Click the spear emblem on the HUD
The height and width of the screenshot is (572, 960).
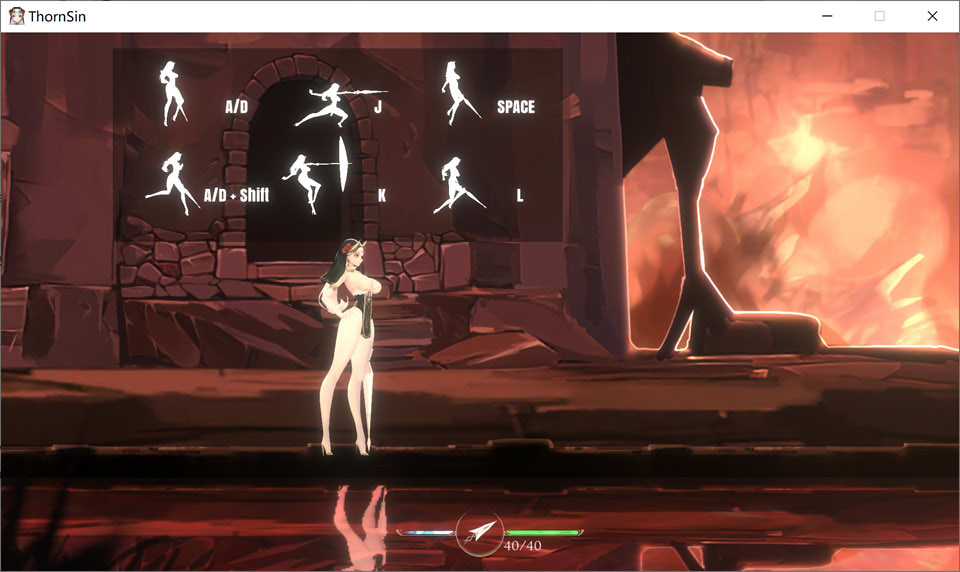[x=479, y=532]
